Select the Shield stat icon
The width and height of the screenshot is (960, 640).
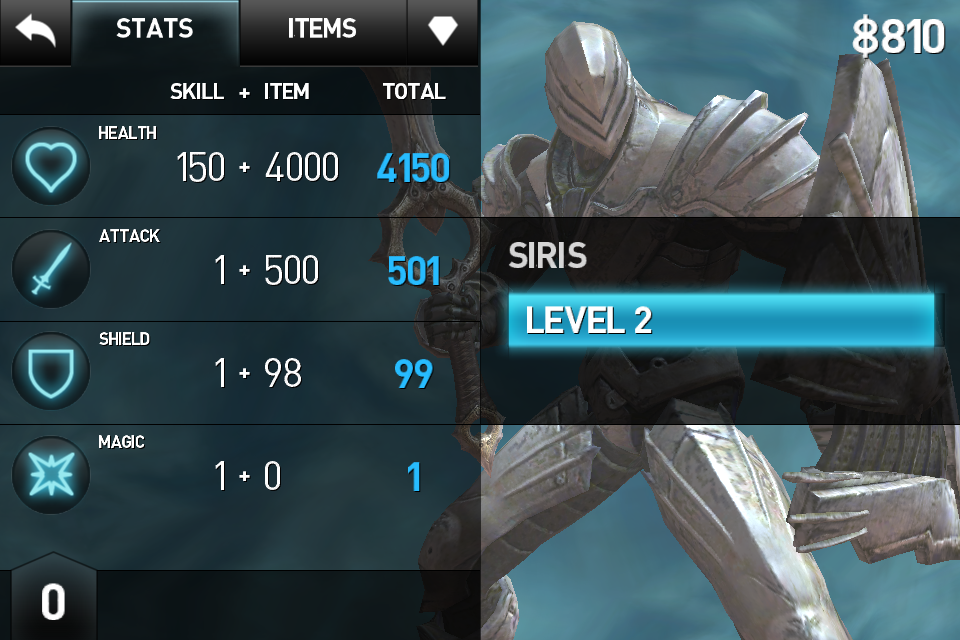click(51, 373)
